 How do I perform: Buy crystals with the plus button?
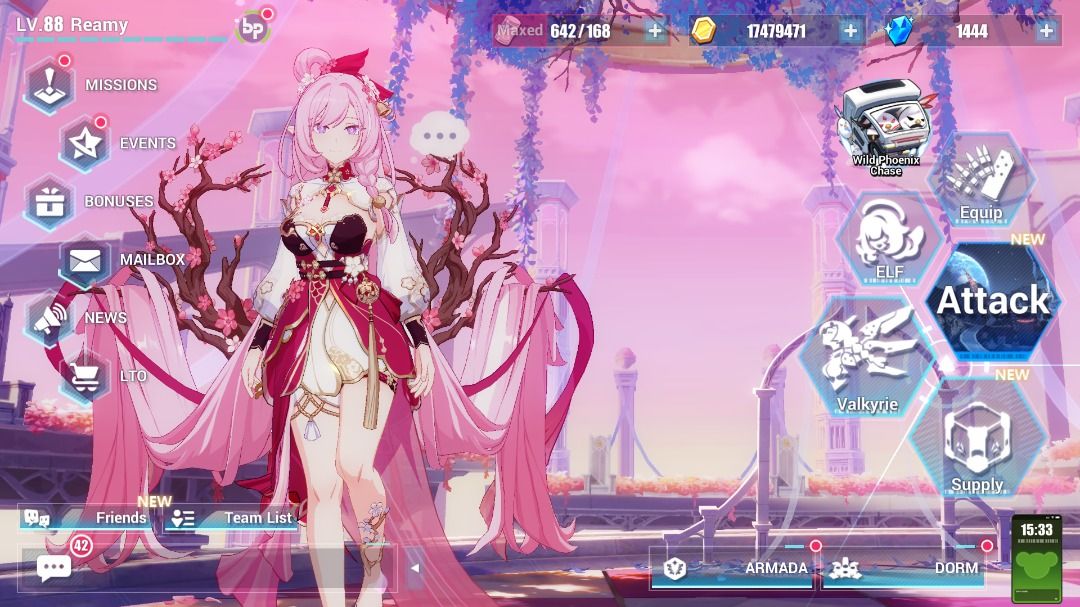coord(1046,31)
